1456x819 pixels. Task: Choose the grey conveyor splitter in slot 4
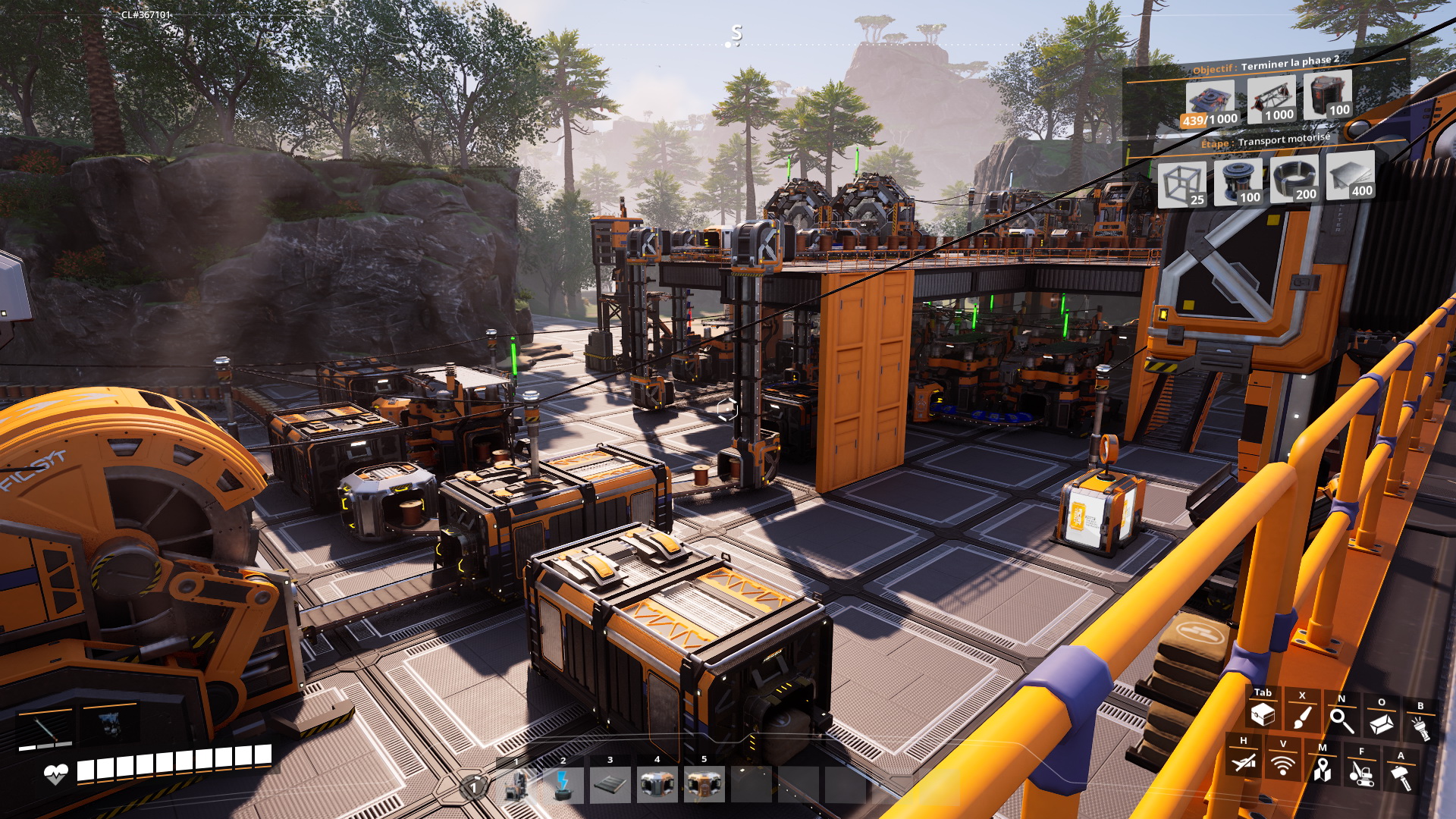pyautogui.click(x=657, y=784)
